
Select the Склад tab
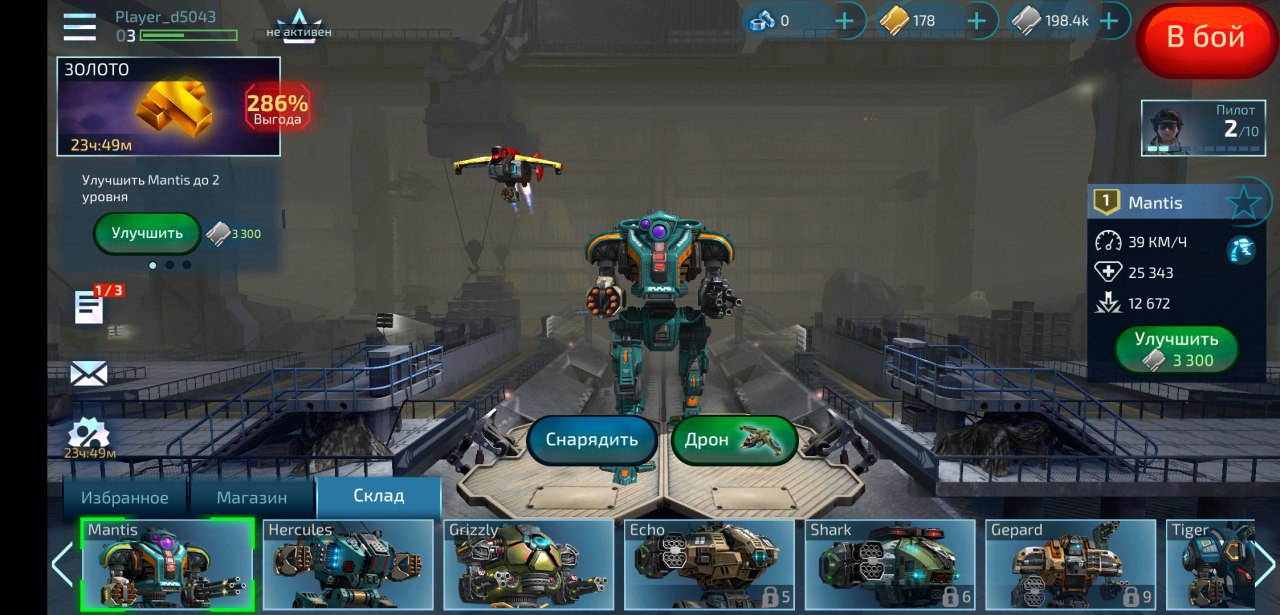coord(378,496)
